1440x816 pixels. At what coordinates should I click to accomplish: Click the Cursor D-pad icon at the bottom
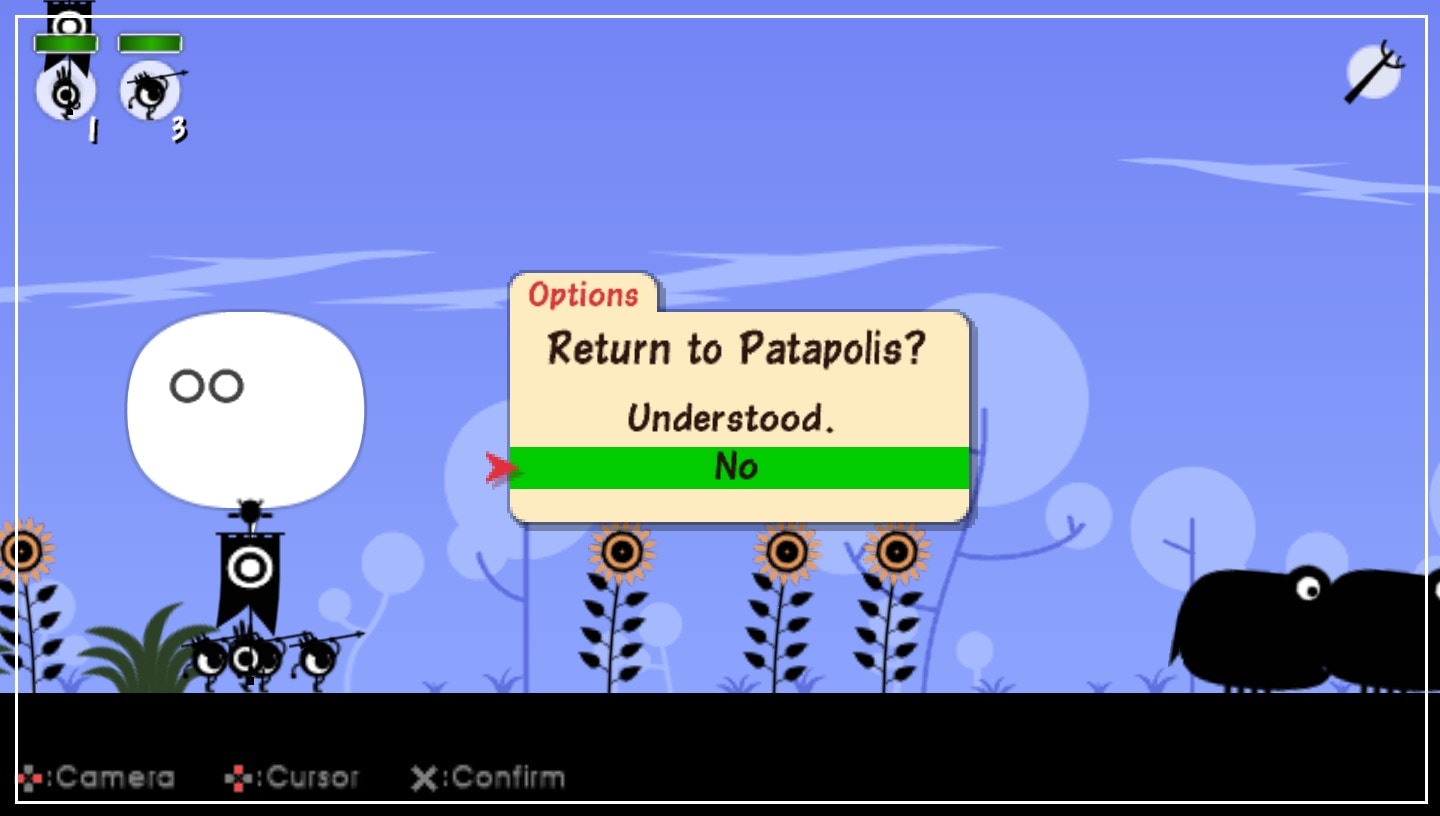tap(240, 777)
